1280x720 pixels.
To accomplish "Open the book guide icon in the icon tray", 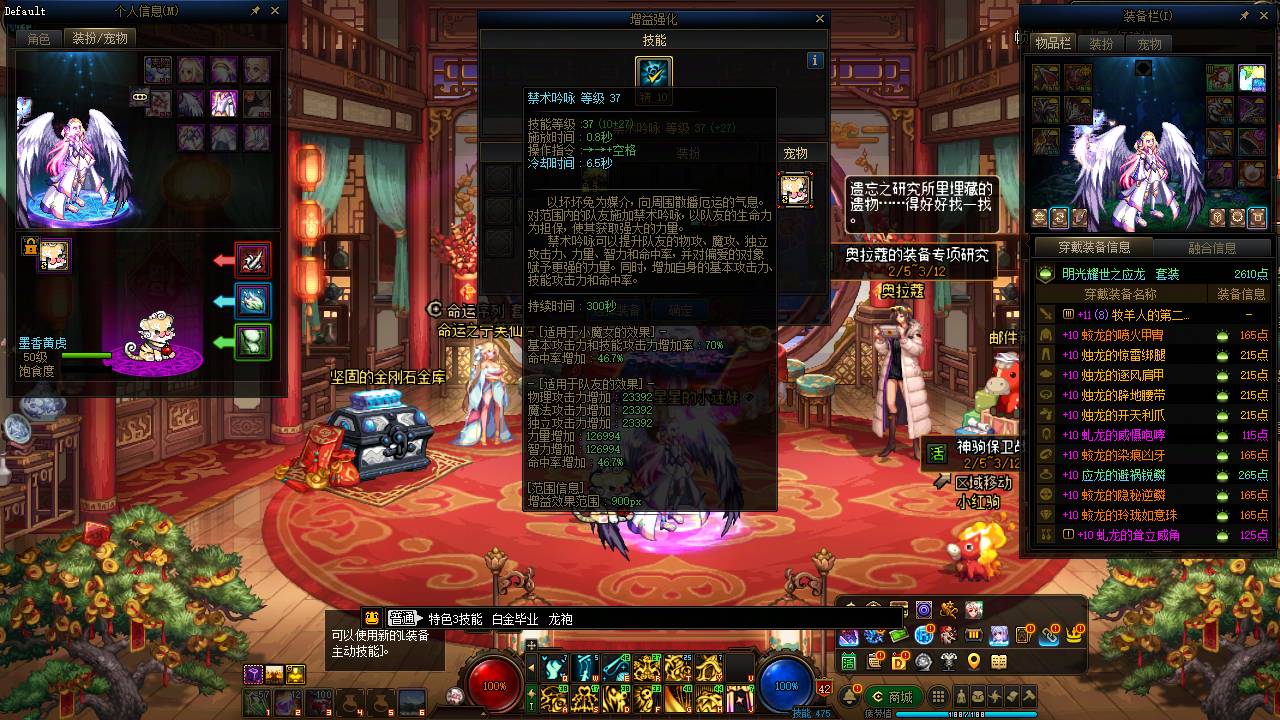I will click(x=999, y=661).
